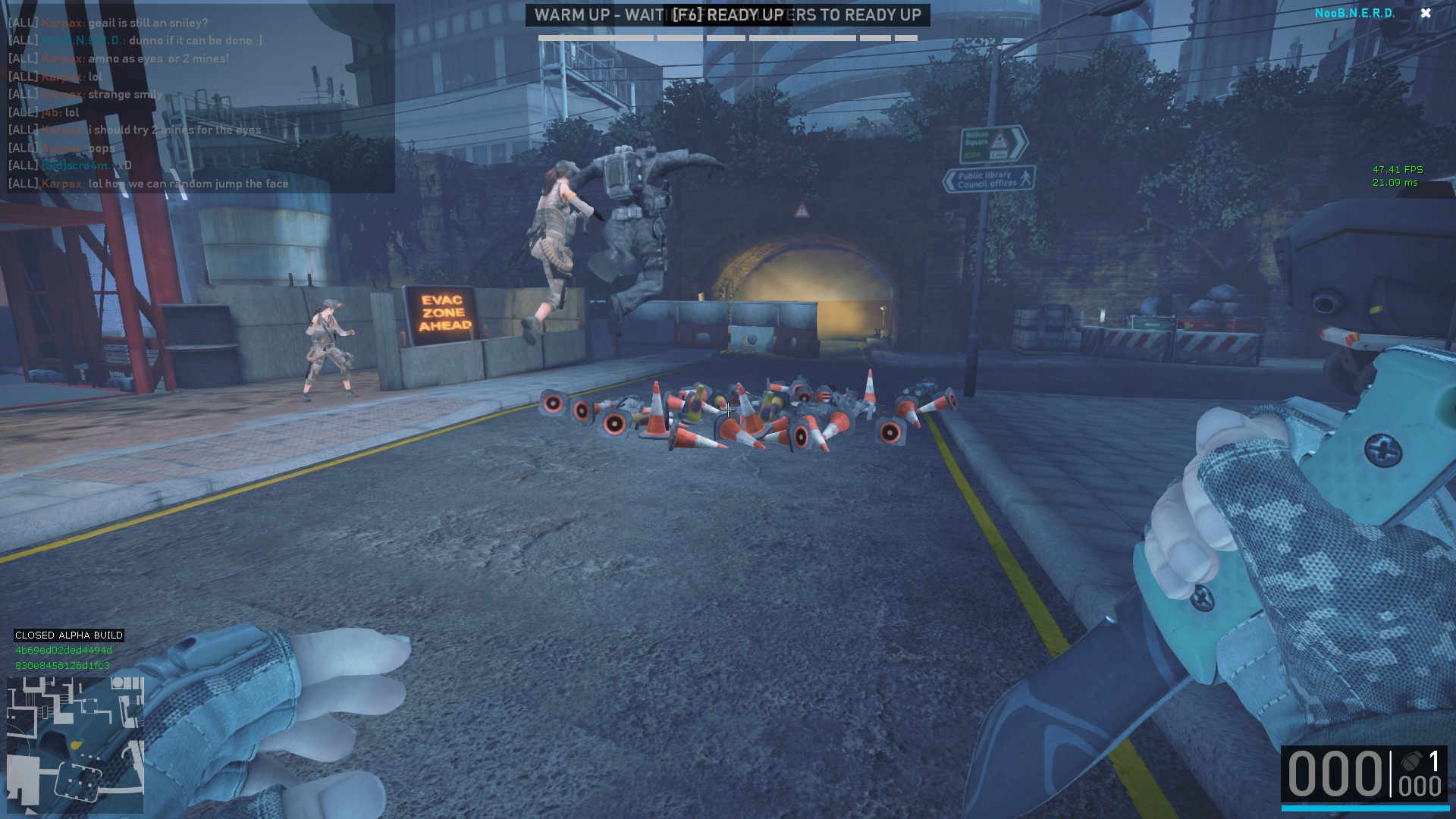Select the grenade icon by the ammo counter
The height and width of the screenshot is (819, 1456).
click(1410, 761)
